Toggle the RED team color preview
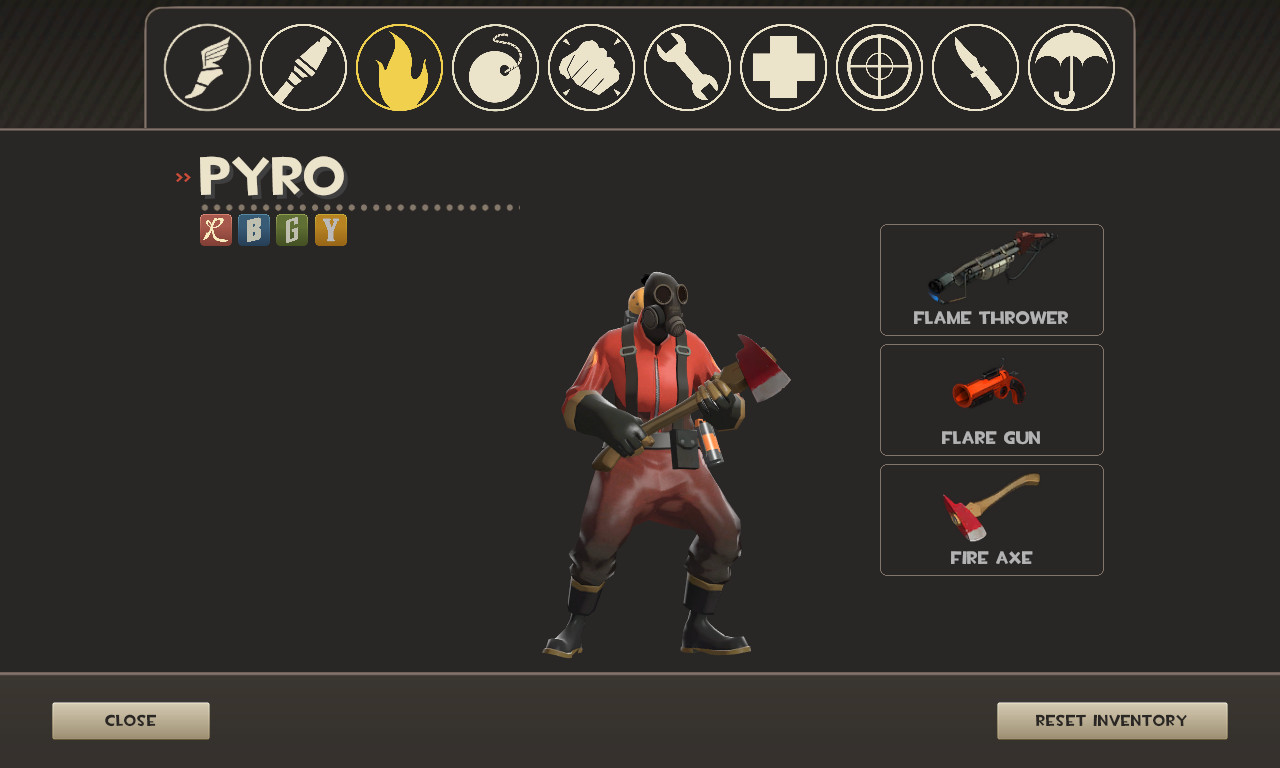 point(215,230)
